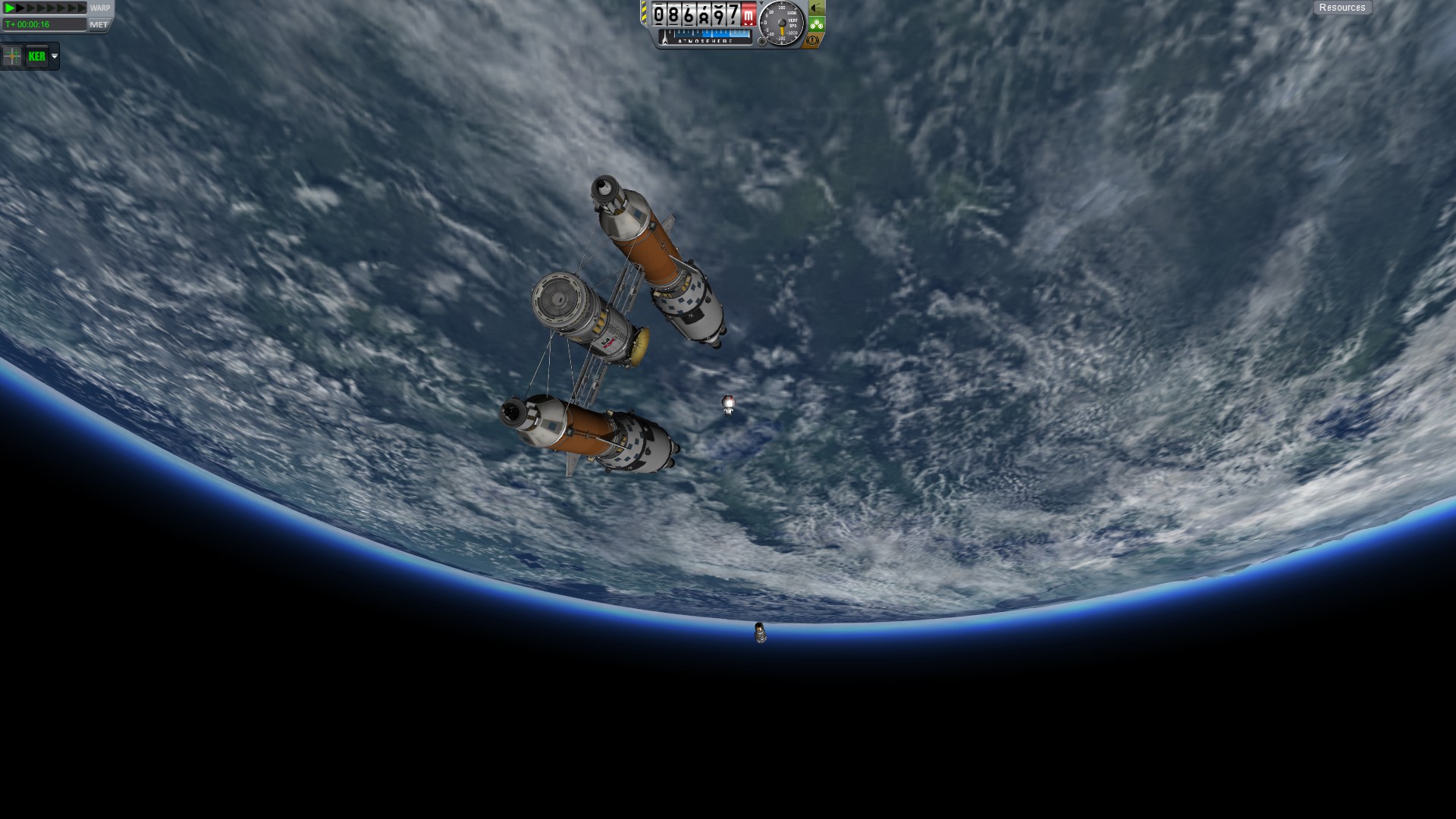Screen dimensions: 1456x819
Task: Expand the toolbar dropdown arrow
Action: (x=55, y=56)
